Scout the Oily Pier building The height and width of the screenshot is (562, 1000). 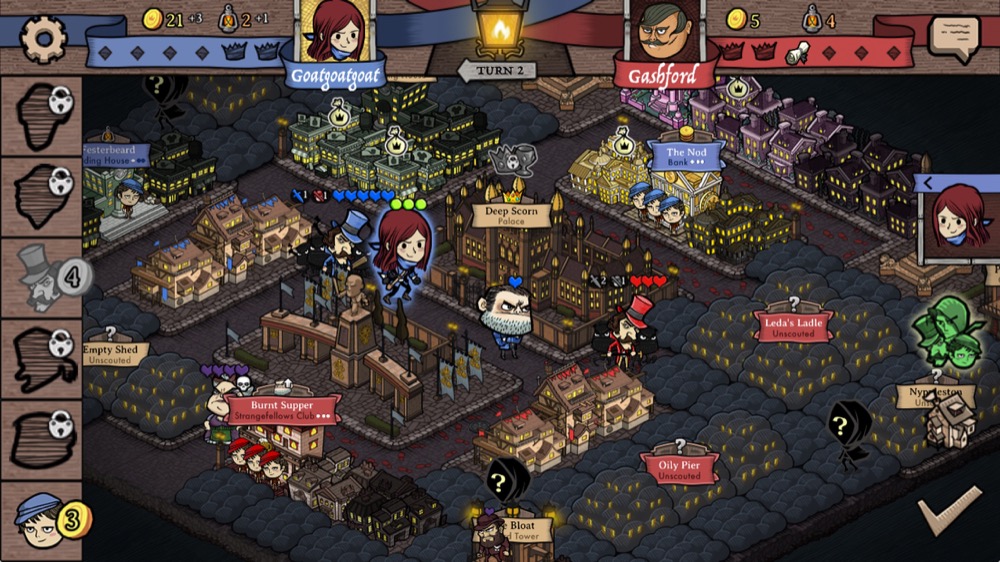[679, 468]
